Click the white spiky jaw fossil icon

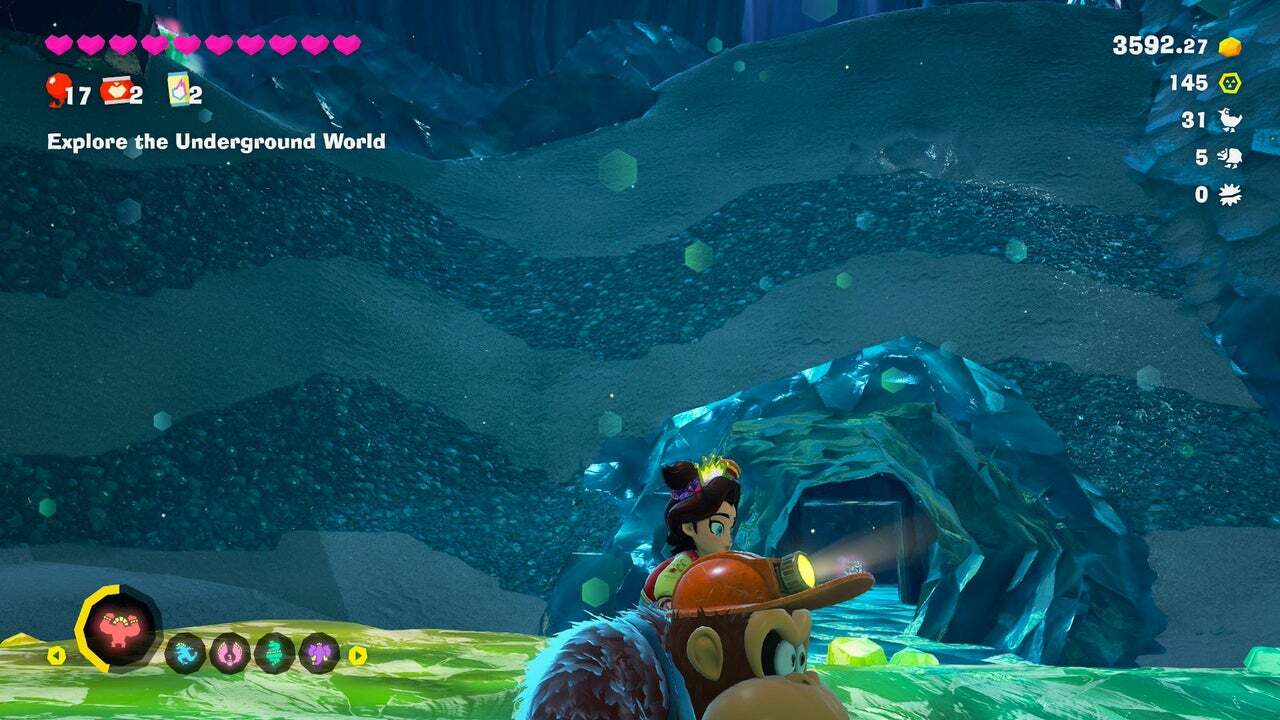point(1230,194)
